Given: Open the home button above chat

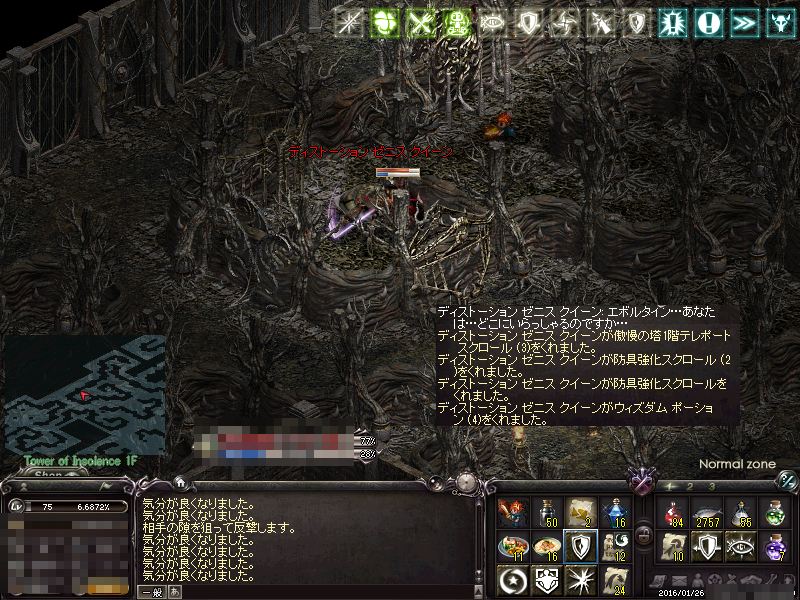Looking at the screenshot, I should tap(179, 482).
